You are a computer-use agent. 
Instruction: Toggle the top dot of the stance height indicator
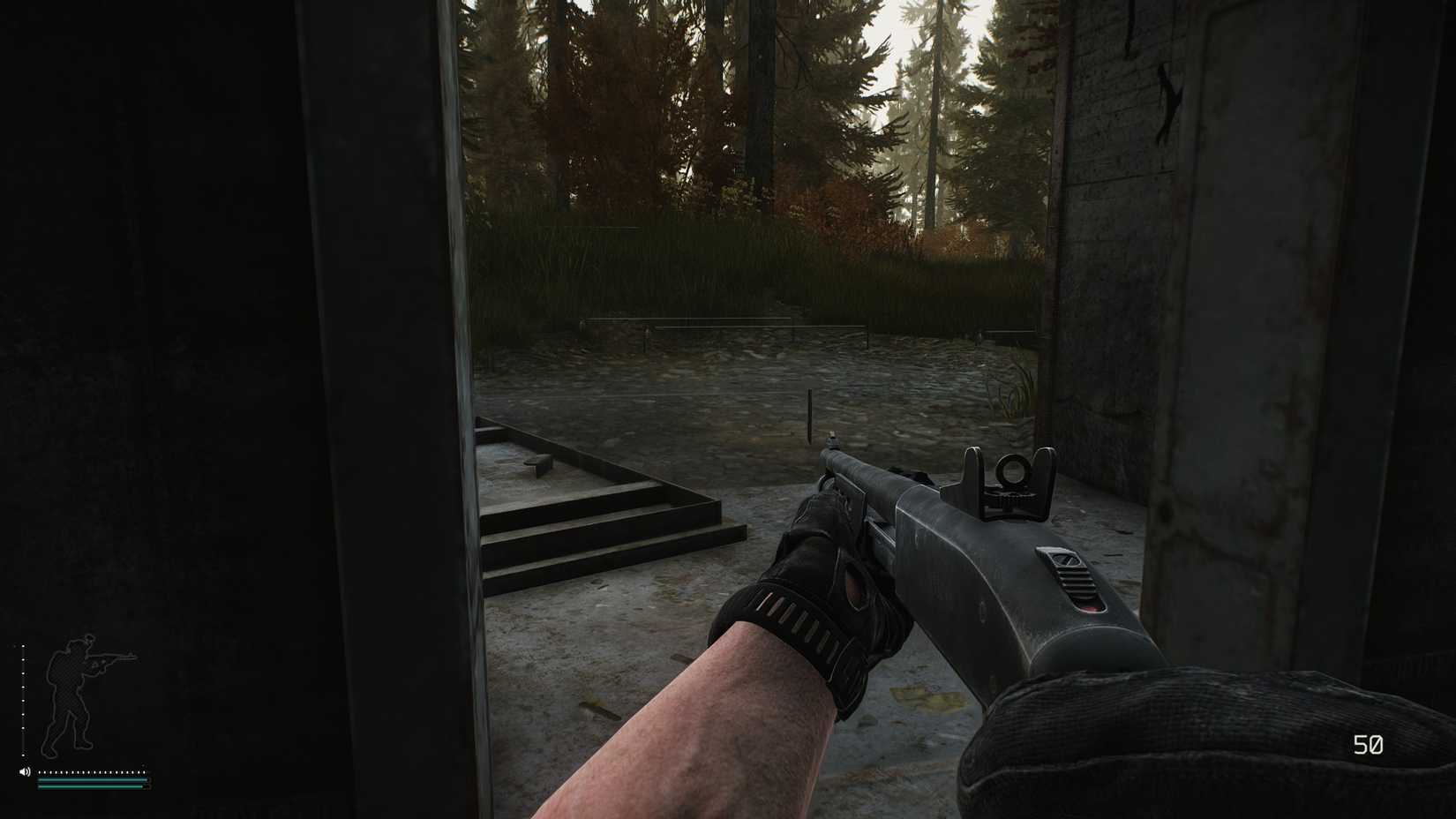(22, 646)
